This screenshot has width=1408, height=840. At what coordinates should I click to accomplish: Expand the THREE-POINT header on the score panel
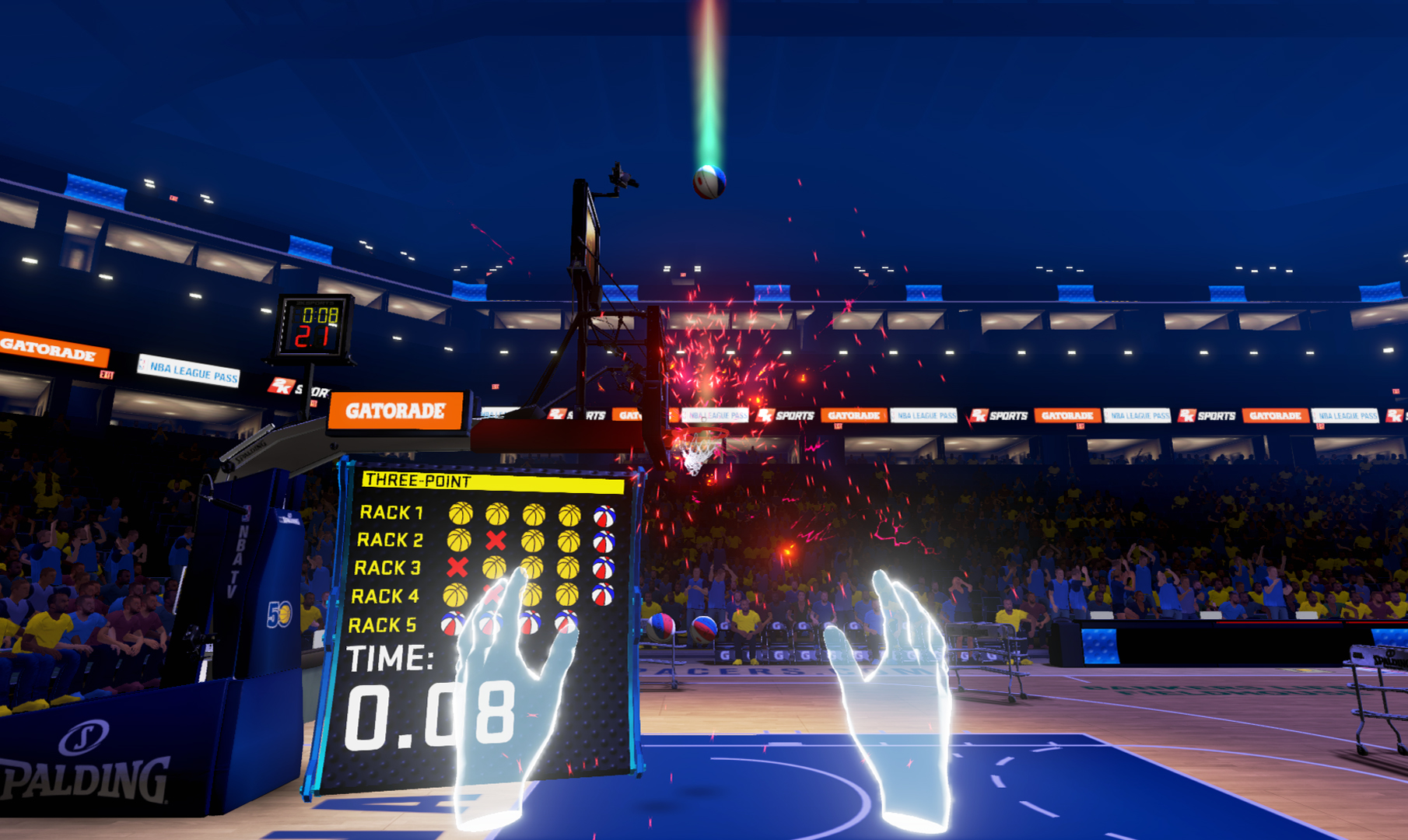click(418, 480)
